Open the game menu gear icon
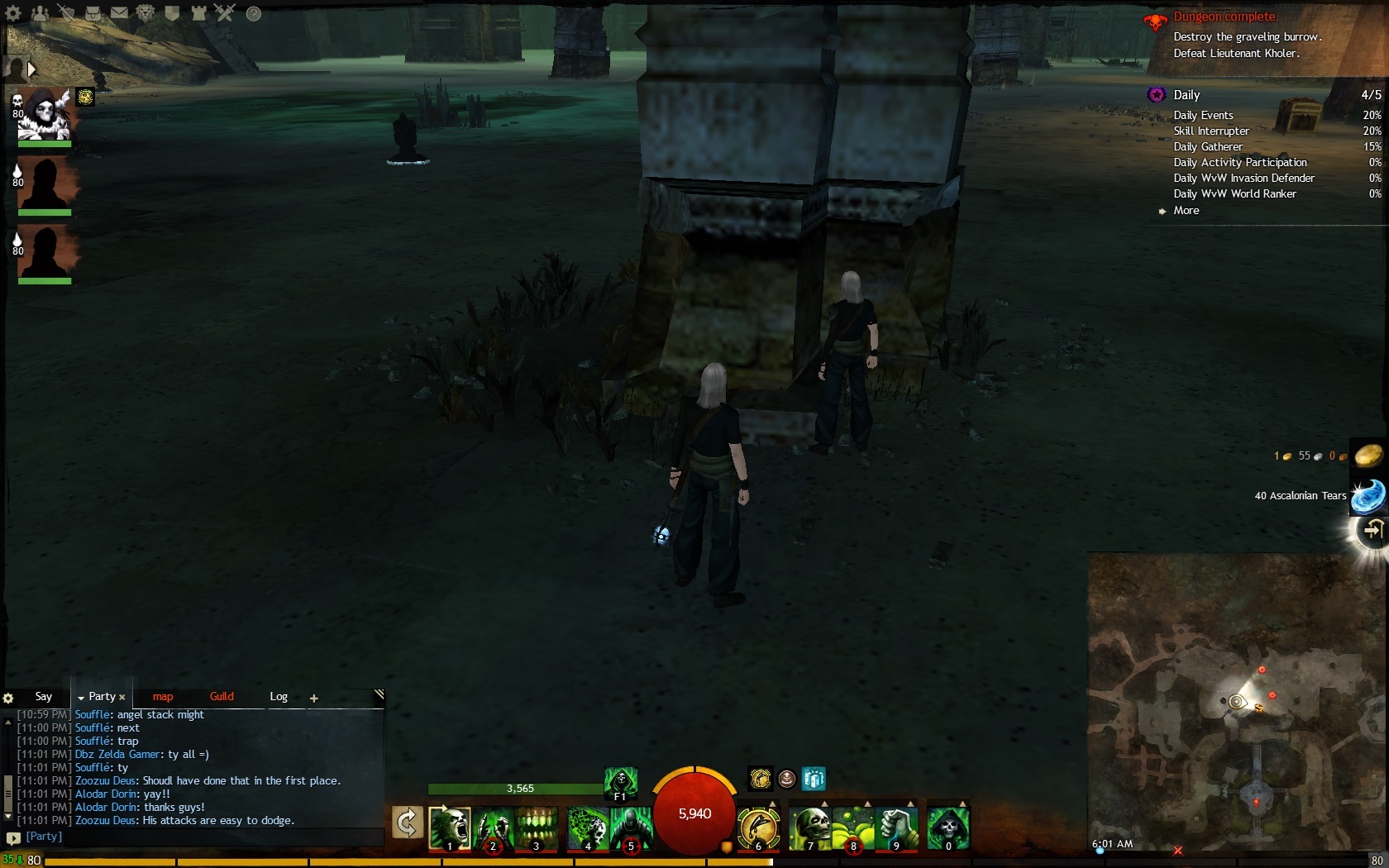 13,13
